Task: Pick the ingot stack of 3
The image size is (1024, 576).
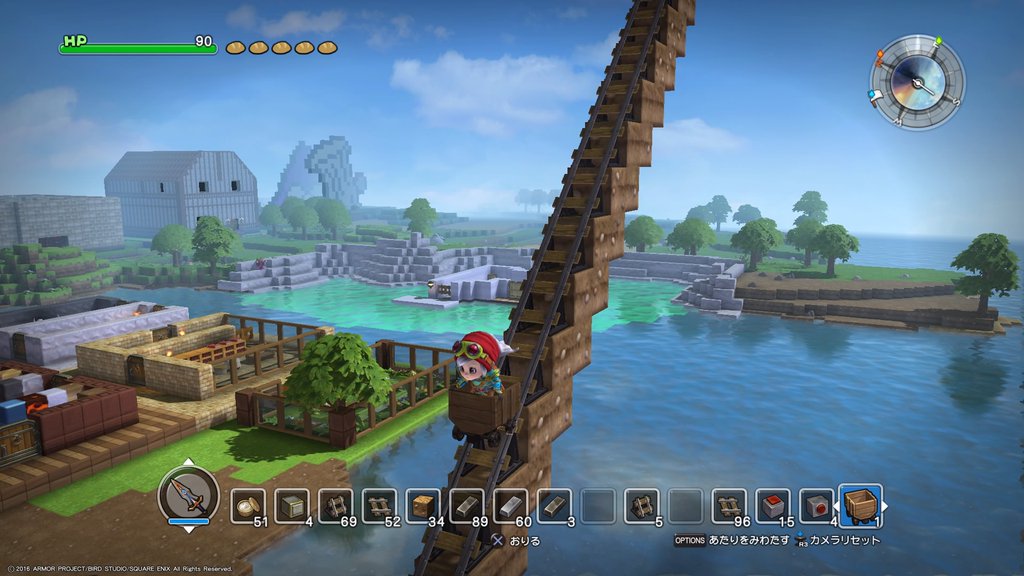Action: (x=554, y=506)
